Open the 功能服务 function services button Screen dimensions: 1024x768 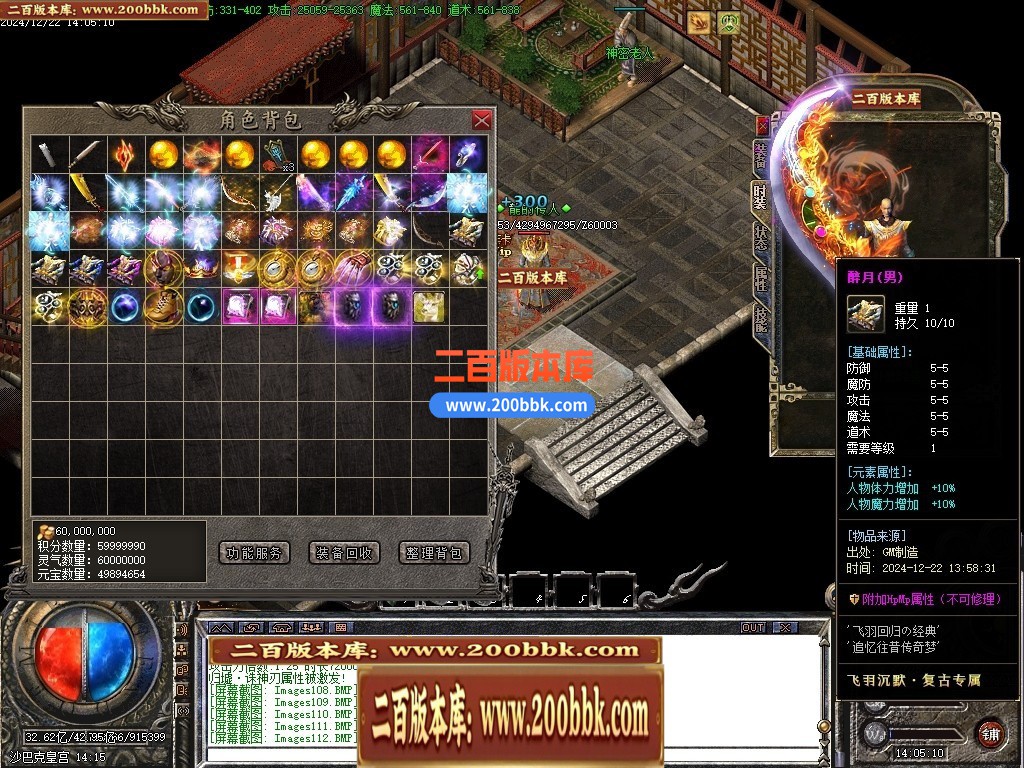[253, 552]
